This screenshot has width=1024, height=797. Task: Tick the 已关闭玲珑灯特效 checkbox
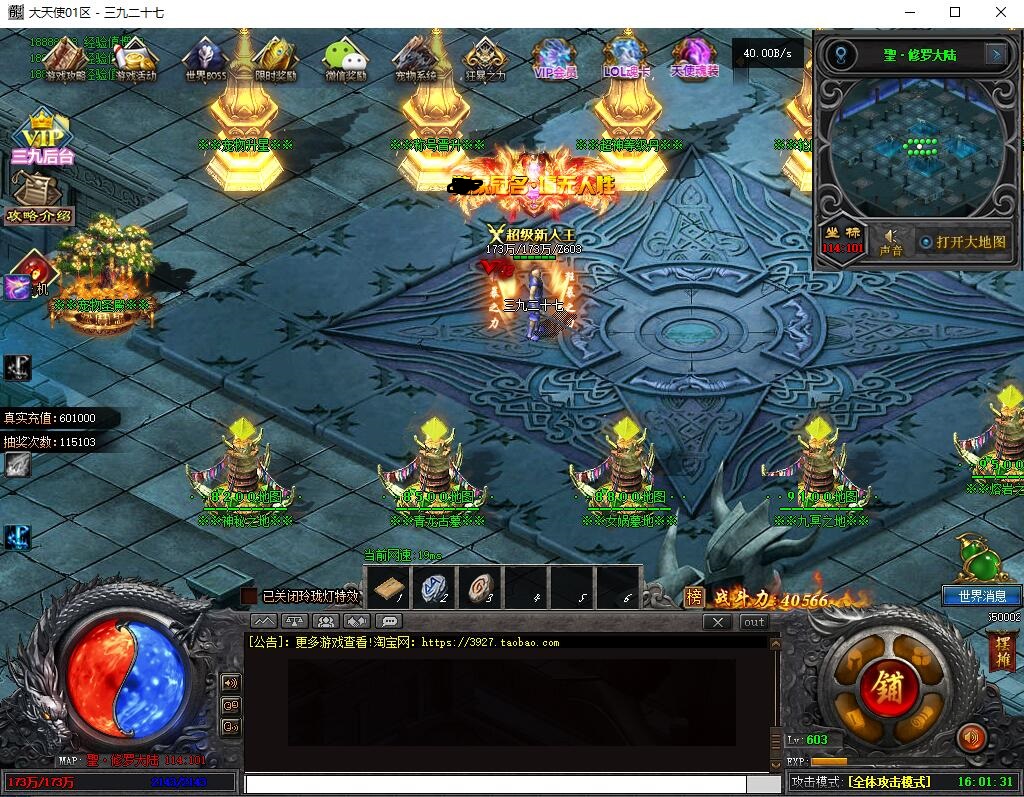click(x=249, y=596)
